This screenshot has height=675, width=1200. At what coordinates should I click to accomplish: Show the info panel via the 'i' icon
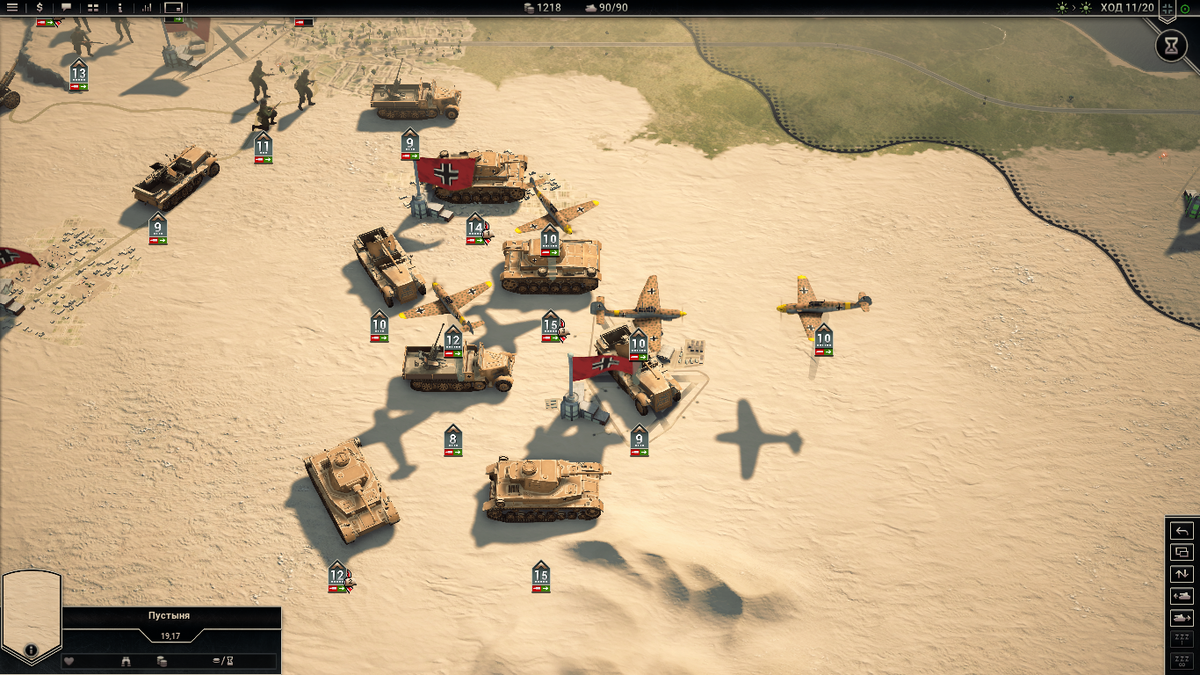pos(120,7)
